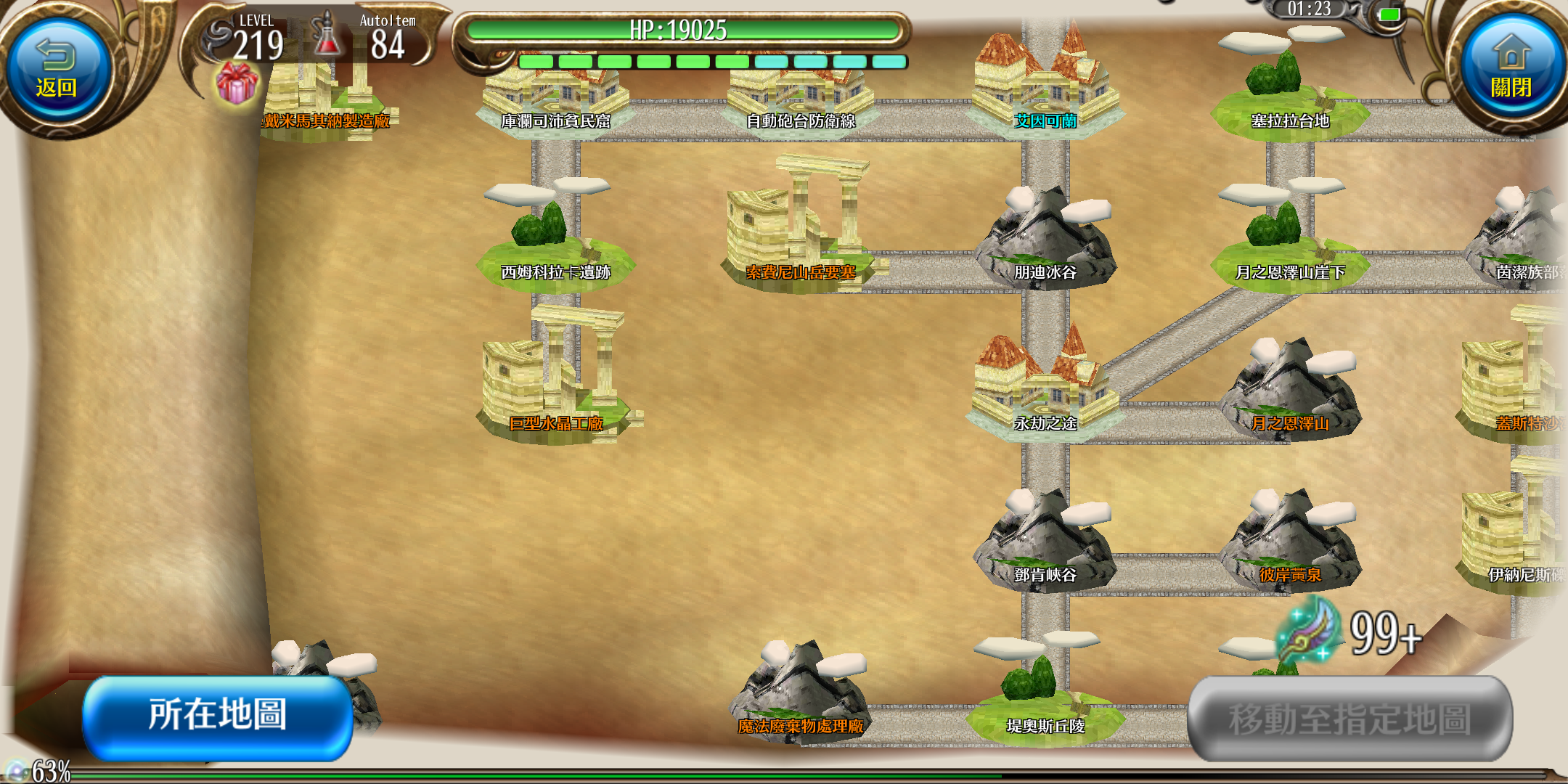Close the map with 關閉

tap(1511, 71)
